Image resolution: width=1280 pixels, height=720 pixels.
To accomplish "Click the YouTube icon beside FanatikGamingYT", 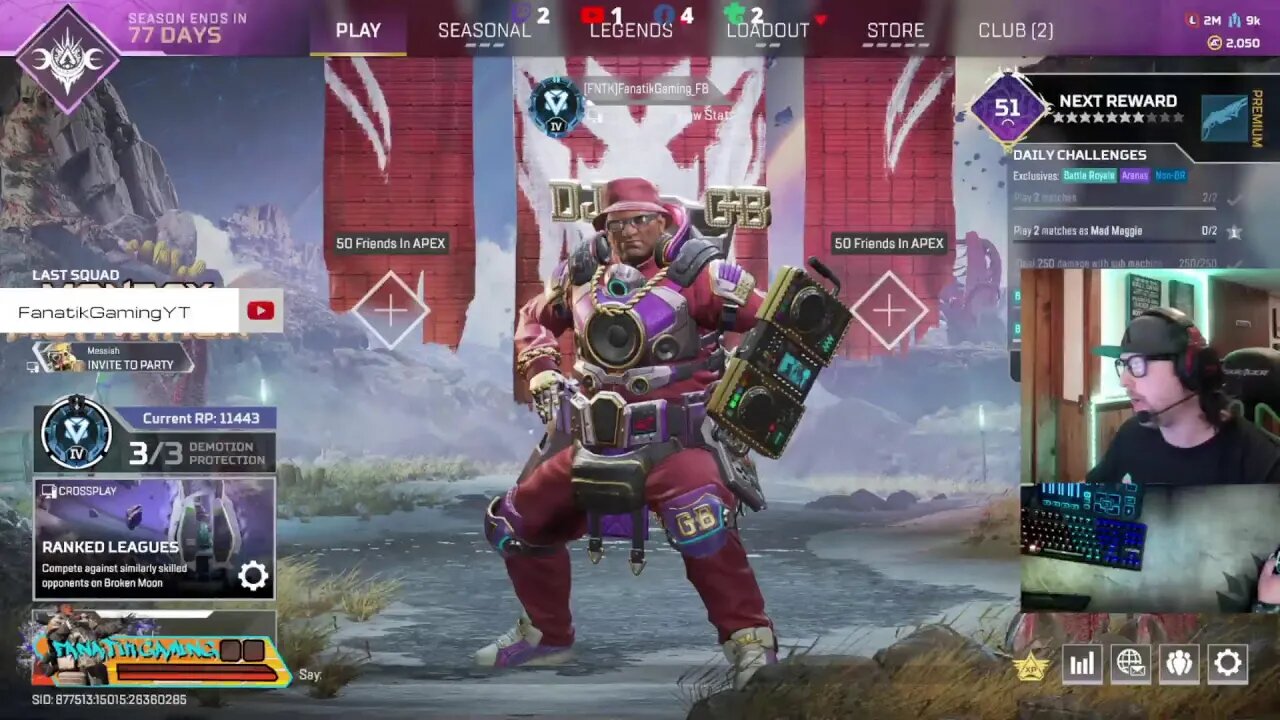I will [260, 310].
